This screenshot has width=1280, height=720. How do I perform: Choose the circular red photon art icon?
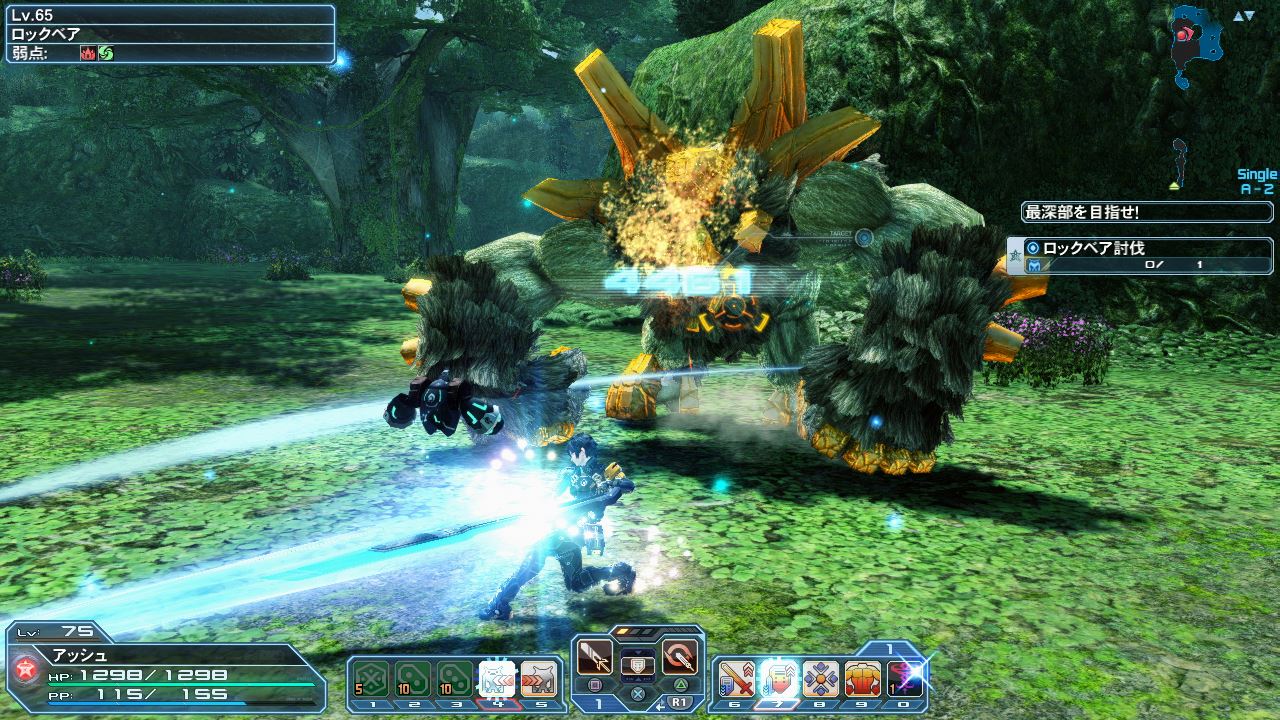coord(680,657)
